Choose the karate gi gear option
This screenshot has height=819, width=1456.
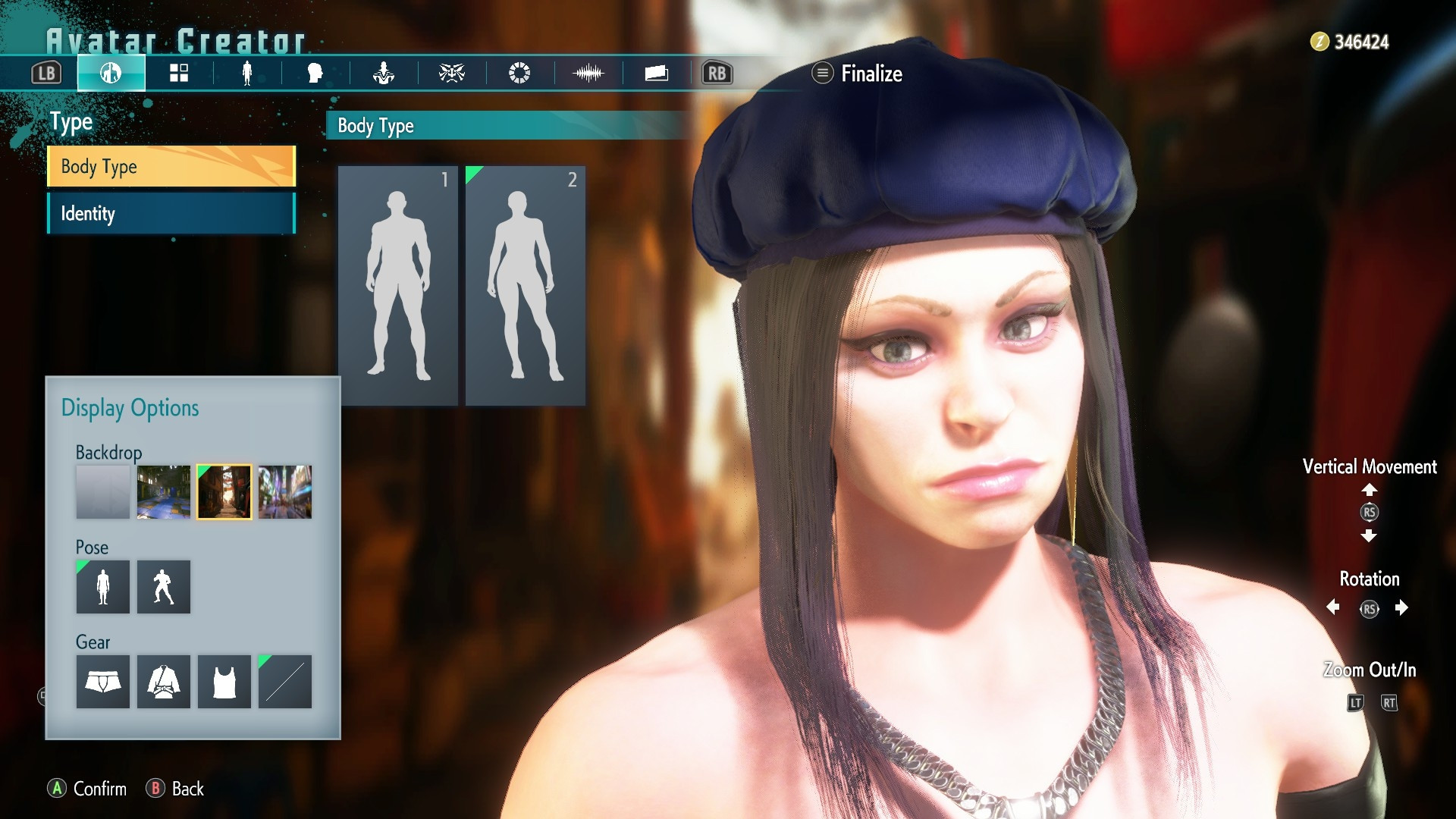tap(163, 682)
